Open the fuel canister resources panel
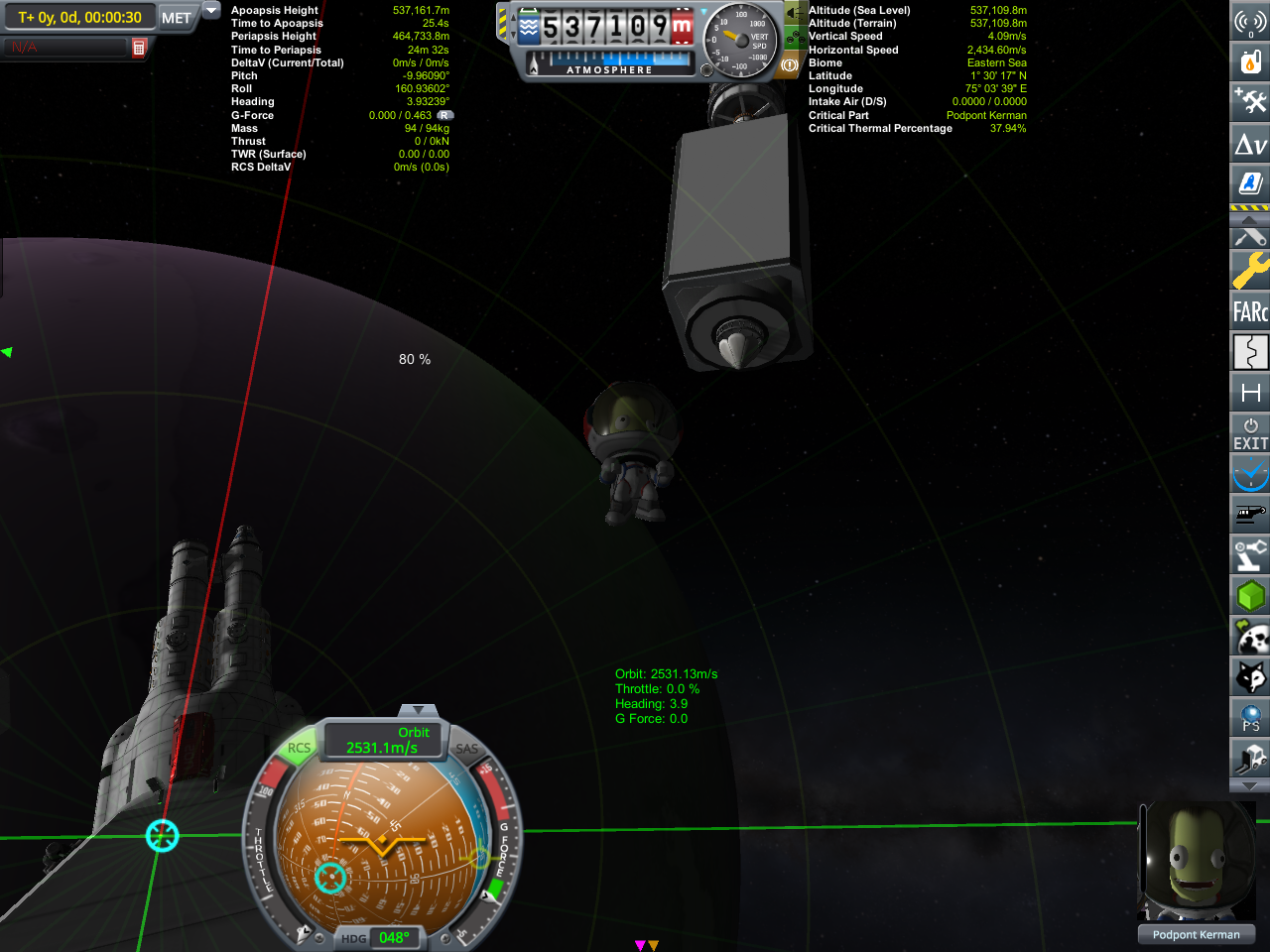Viewport: 1270px width, 952px height. (x=1250, y=61)
